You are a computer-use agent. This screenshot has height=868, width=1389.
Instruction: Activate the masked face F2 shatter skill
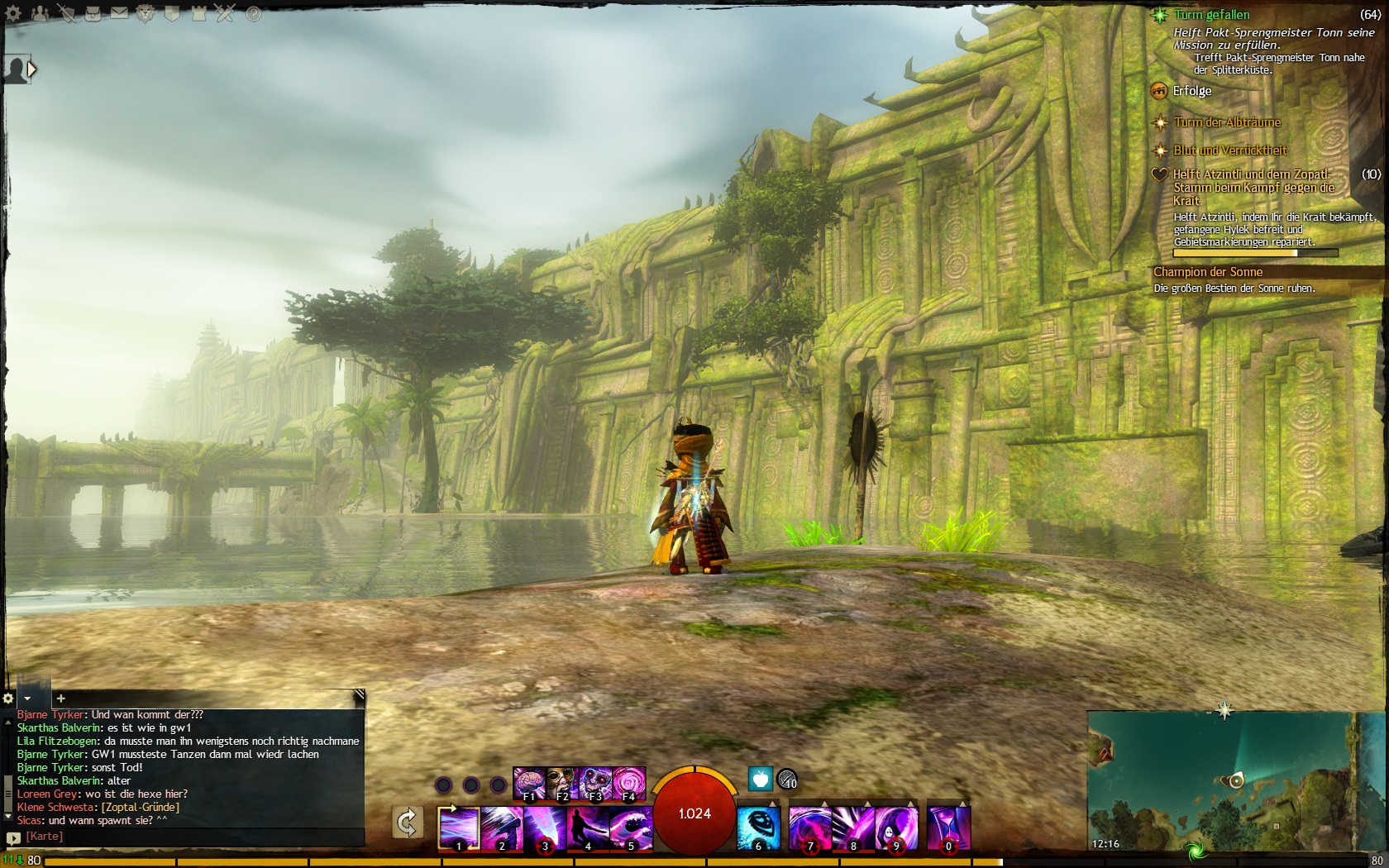(561, 782)
